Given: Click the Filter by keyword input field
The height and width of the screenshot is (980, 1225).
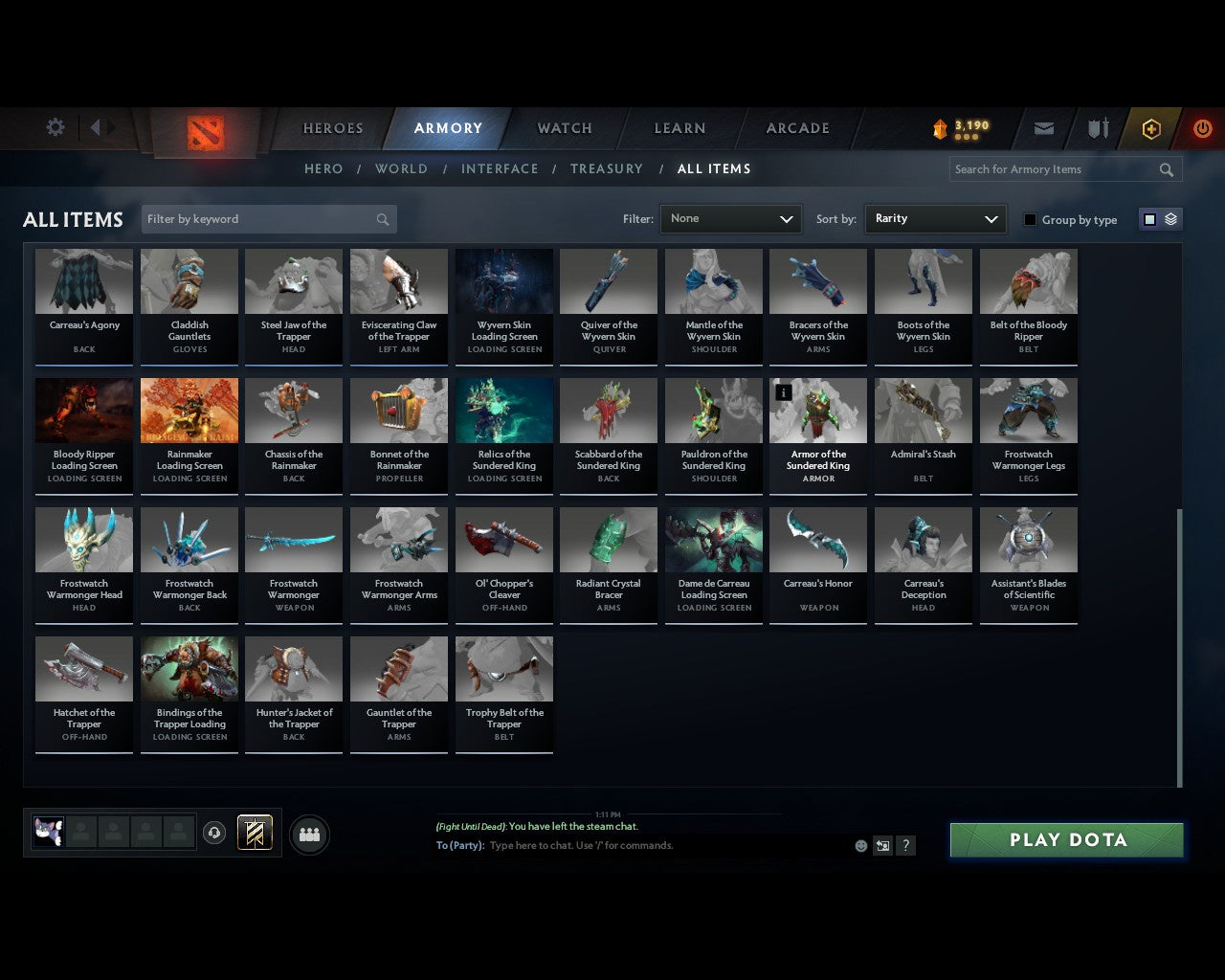Looking at the screenshot, I should point(258,219).
